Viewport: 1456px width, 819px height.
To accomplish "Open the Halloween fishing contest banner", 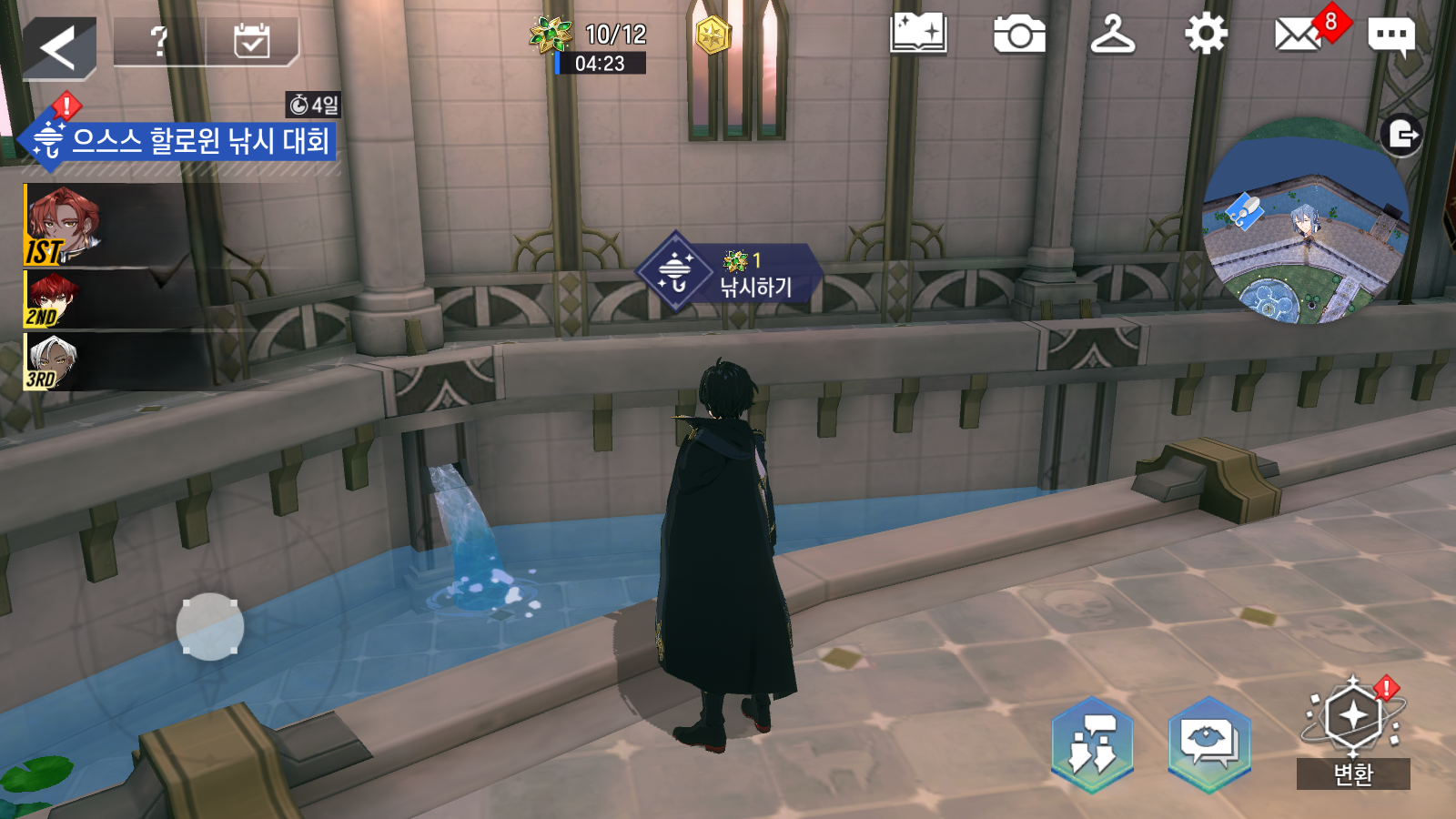I will click(182, 141).
